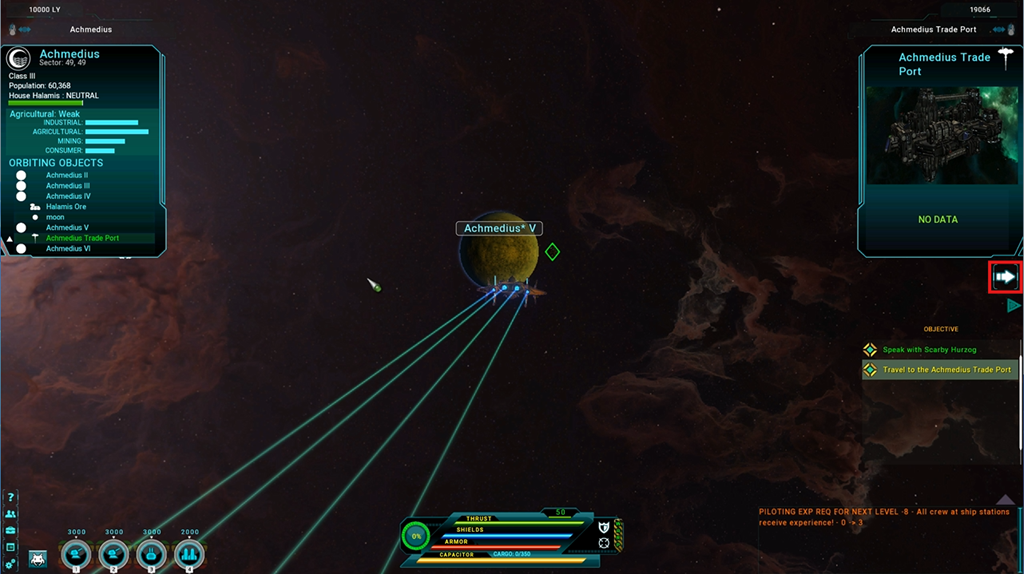Viewport: 1024px width, 574px height.
Task: Select Achmedius II in orbiting objects list
Action: point(66,175)
